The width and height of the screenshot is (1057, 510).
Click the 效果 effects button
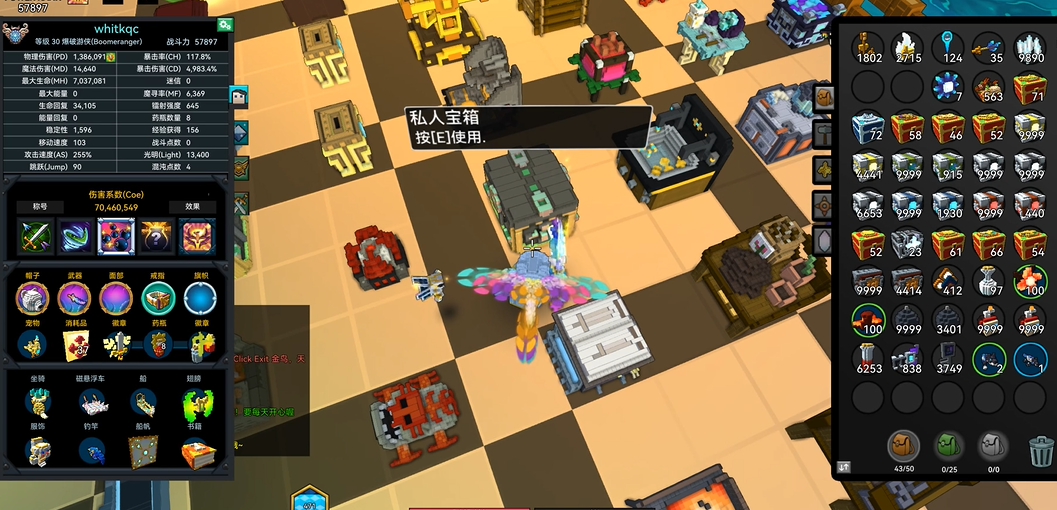pyautogui.click(x=191, y=207)
